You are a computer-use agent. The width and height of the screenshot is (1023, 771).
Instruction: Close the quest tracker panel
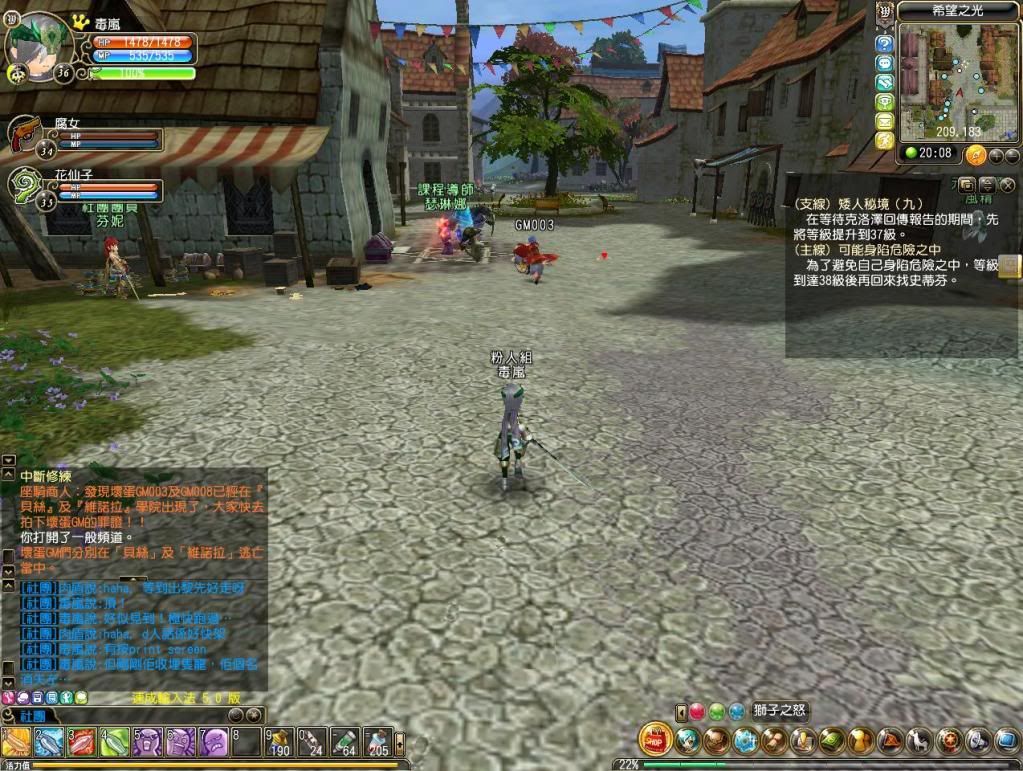click(x=1007, y=185)
